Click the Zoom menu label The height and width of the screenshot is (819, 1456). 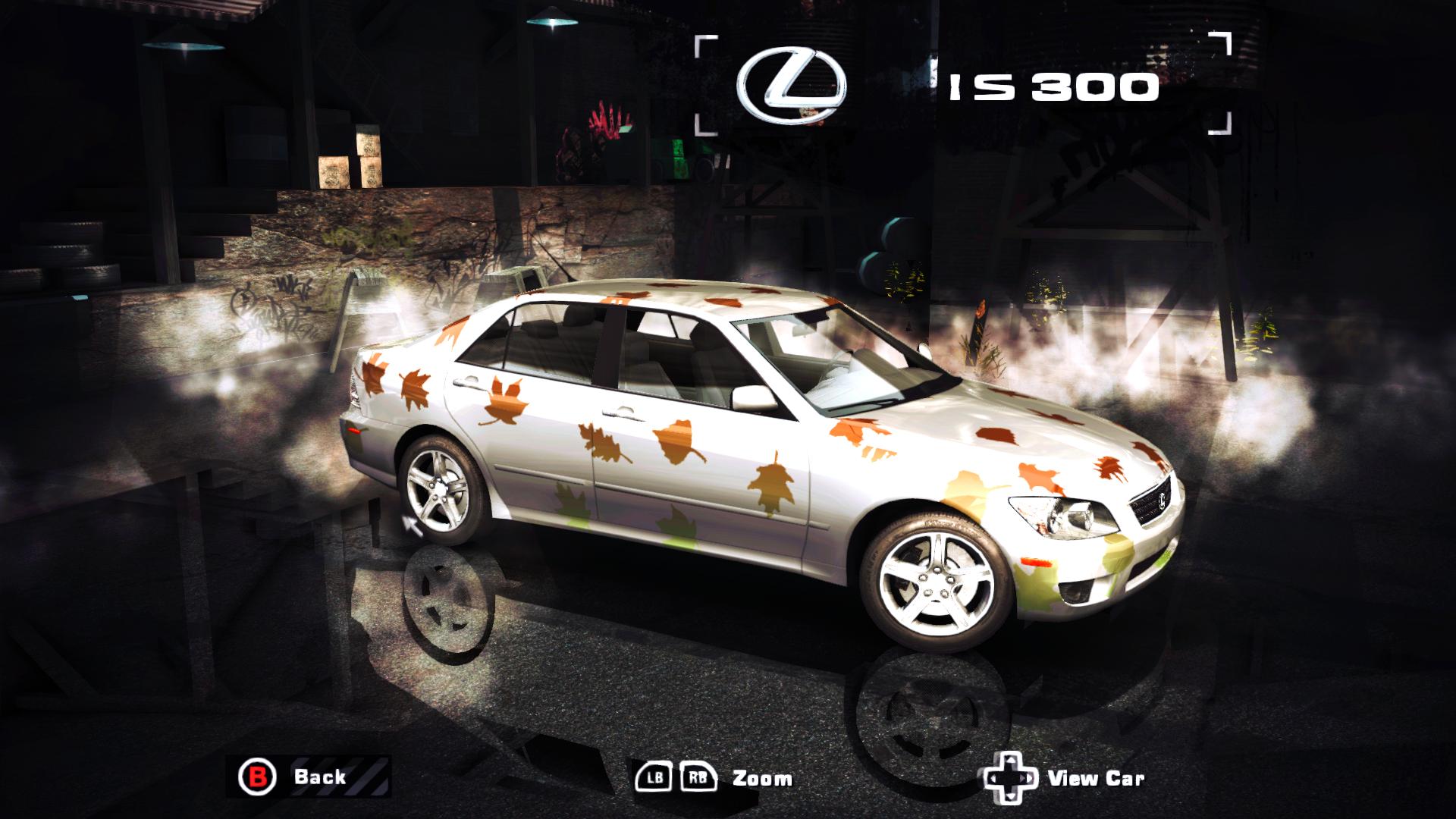[761, 779]
